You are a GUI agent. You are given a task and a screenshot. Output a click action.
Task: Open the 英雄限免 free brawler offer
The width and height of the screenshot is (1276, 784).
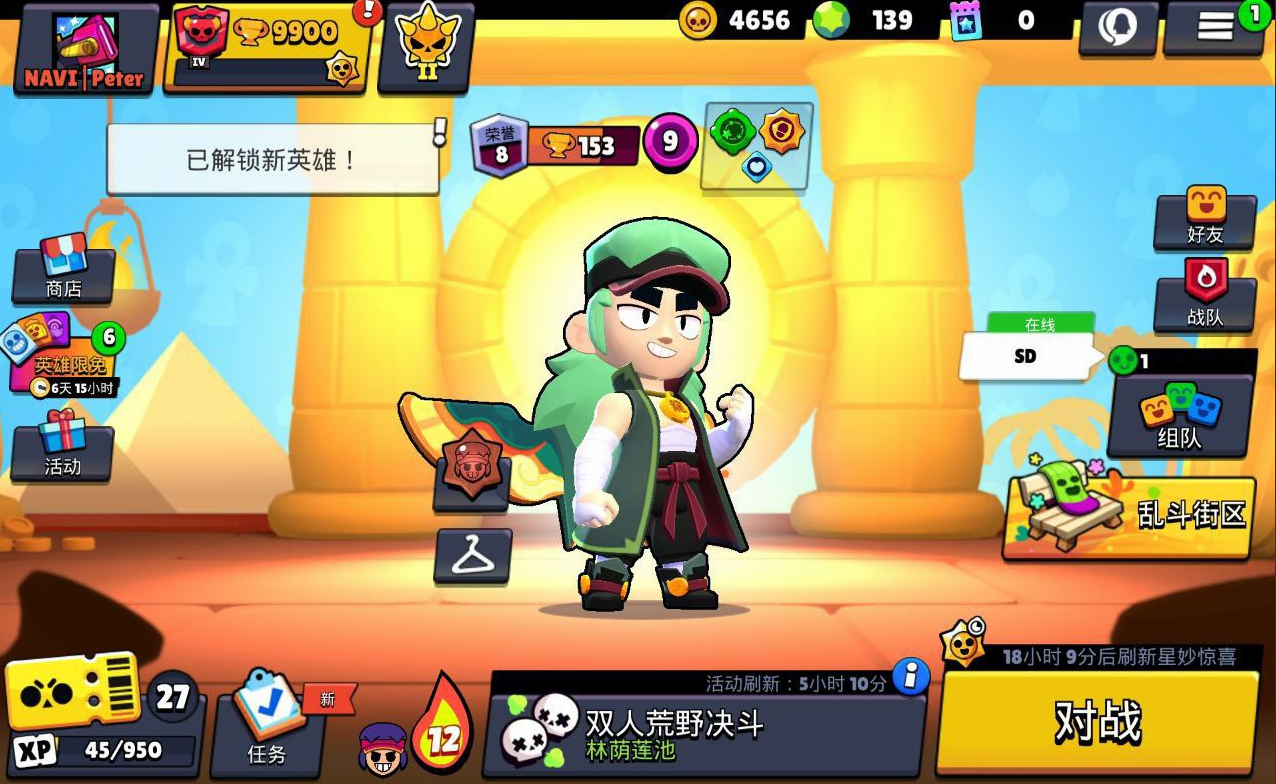coord(65,358)
